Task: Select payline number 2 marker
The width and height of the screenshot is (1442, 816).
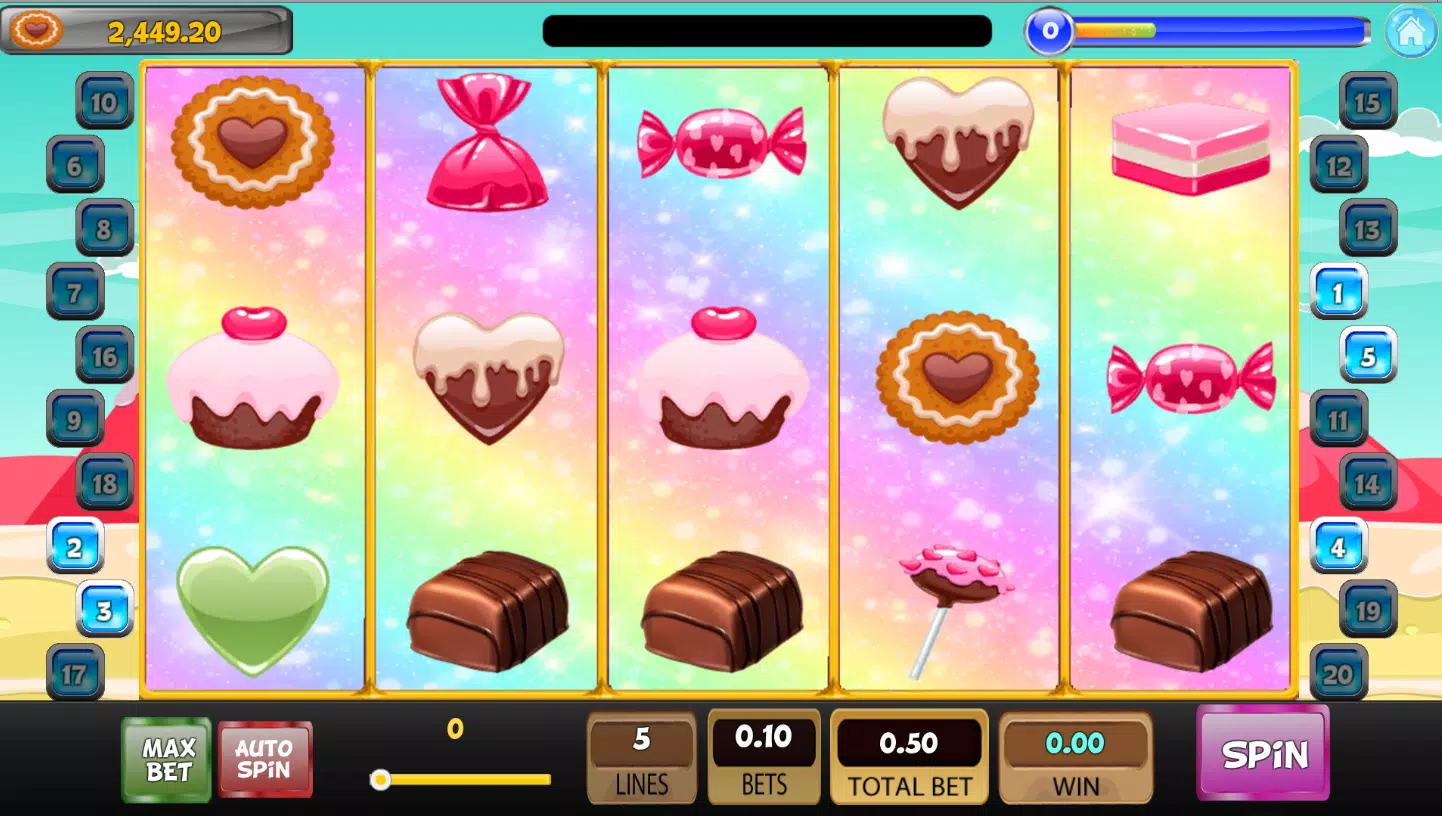Action: pos(75,546)
